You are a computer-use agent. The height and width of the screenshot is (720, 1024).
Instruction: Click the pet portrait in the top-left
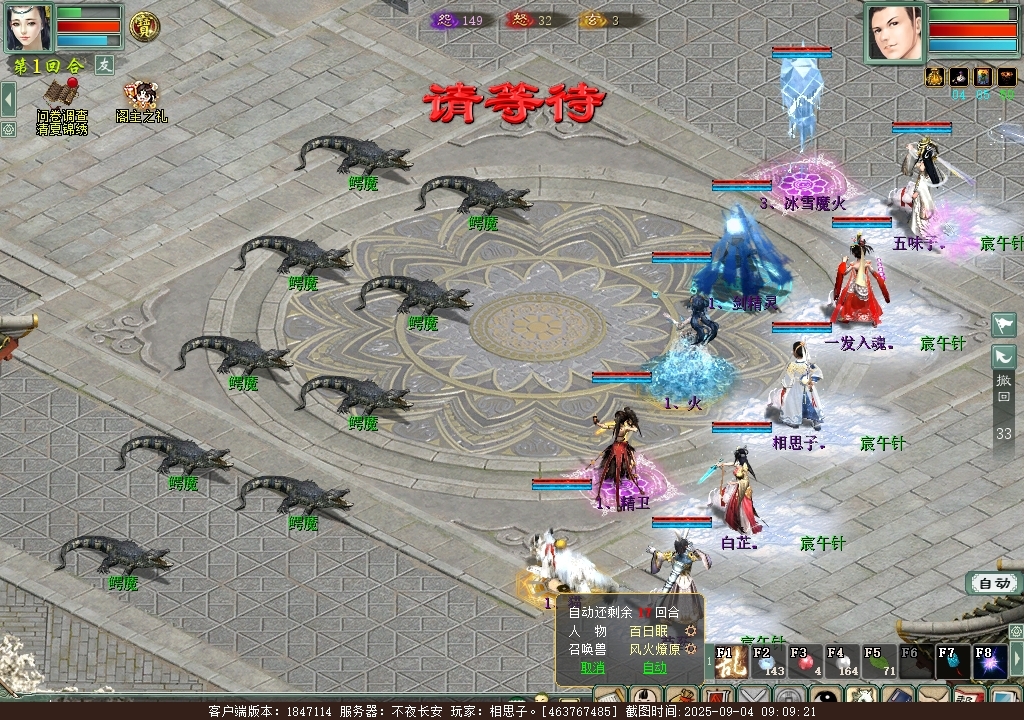(x=28, y=27)
